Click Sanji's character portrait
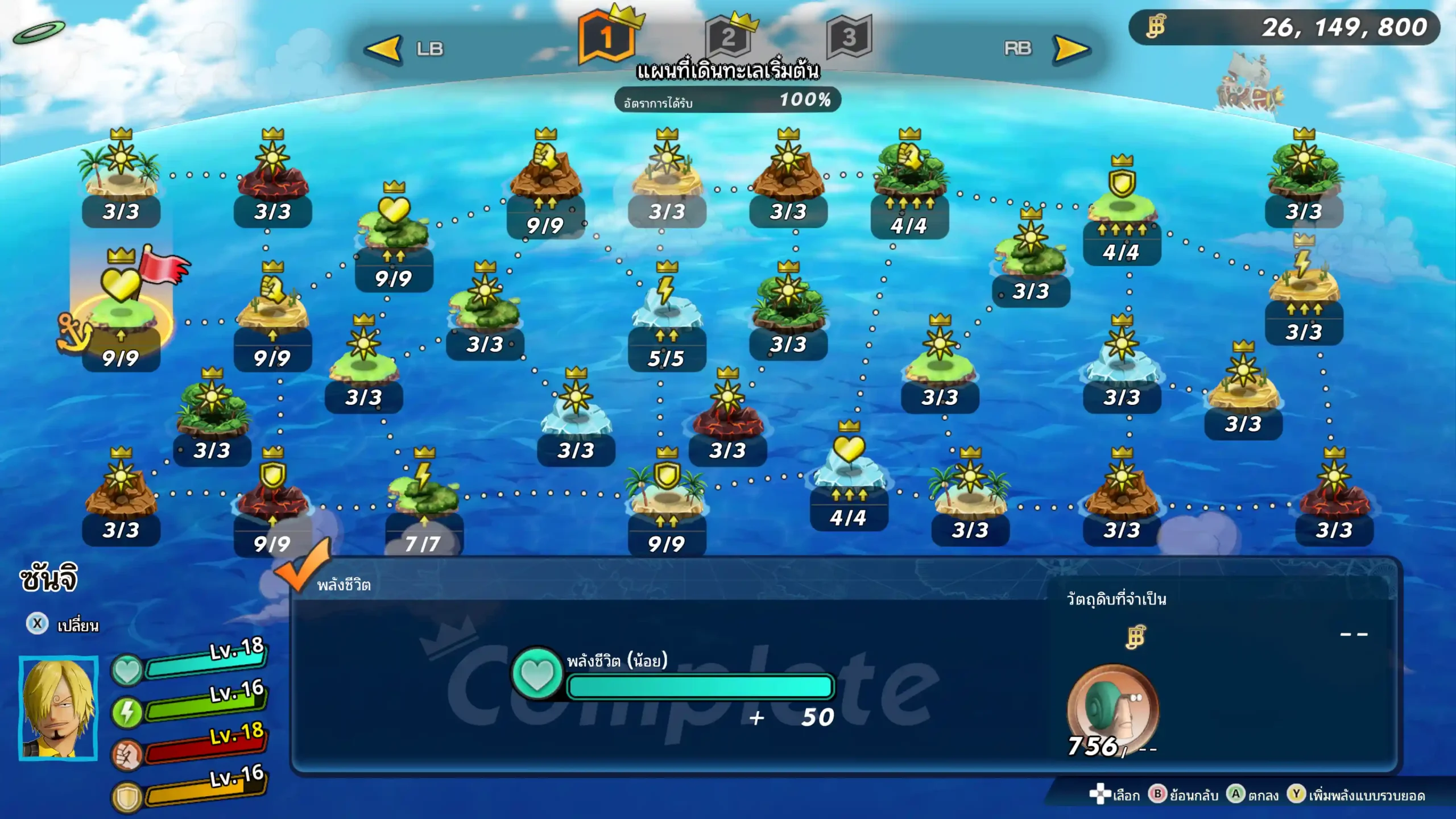 [x=59, y=708]
